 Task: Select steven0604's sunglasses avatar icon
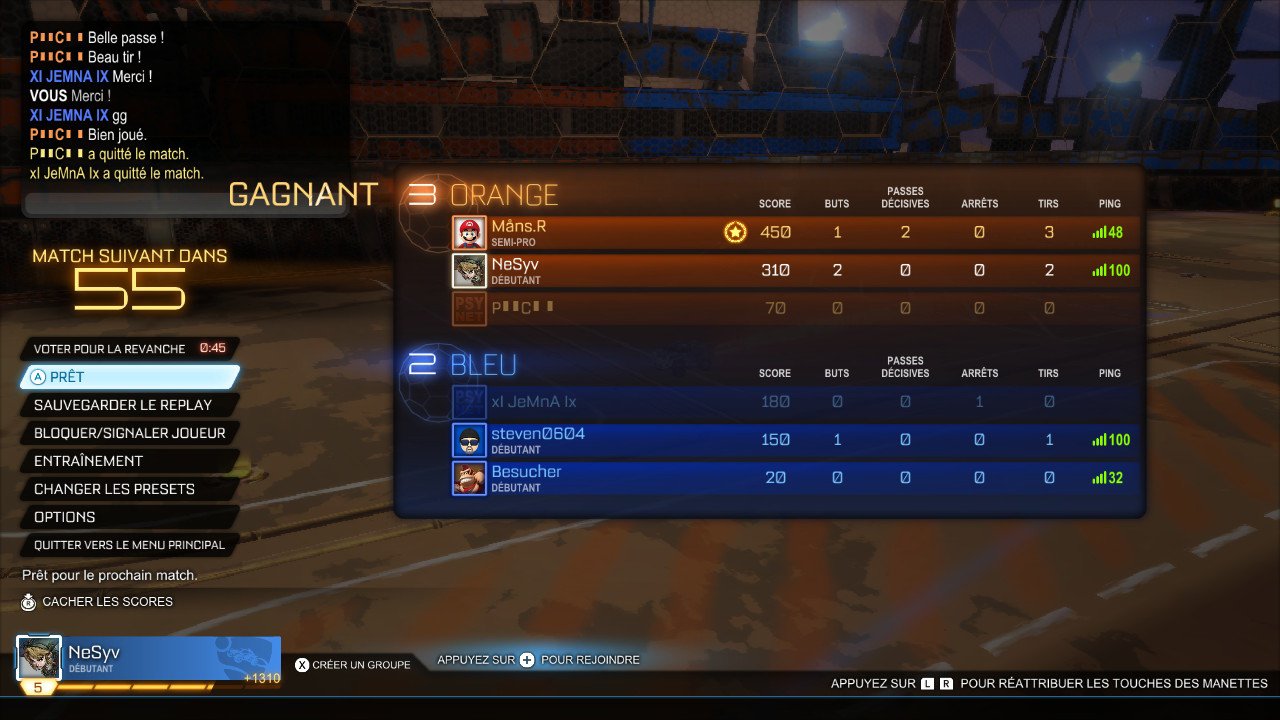(469, 439)
